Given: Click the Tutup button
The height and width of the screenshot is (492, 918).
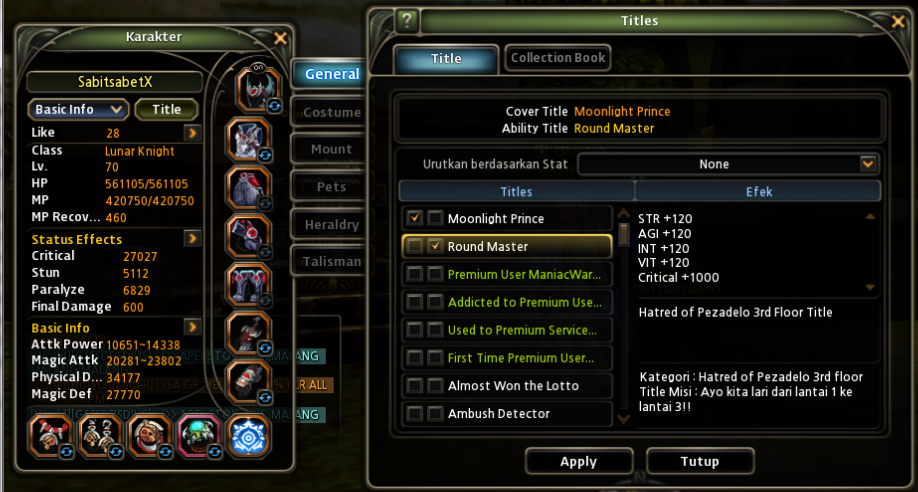Looking at the screenshot, I should pyautogui.click(x=699, y=462).
